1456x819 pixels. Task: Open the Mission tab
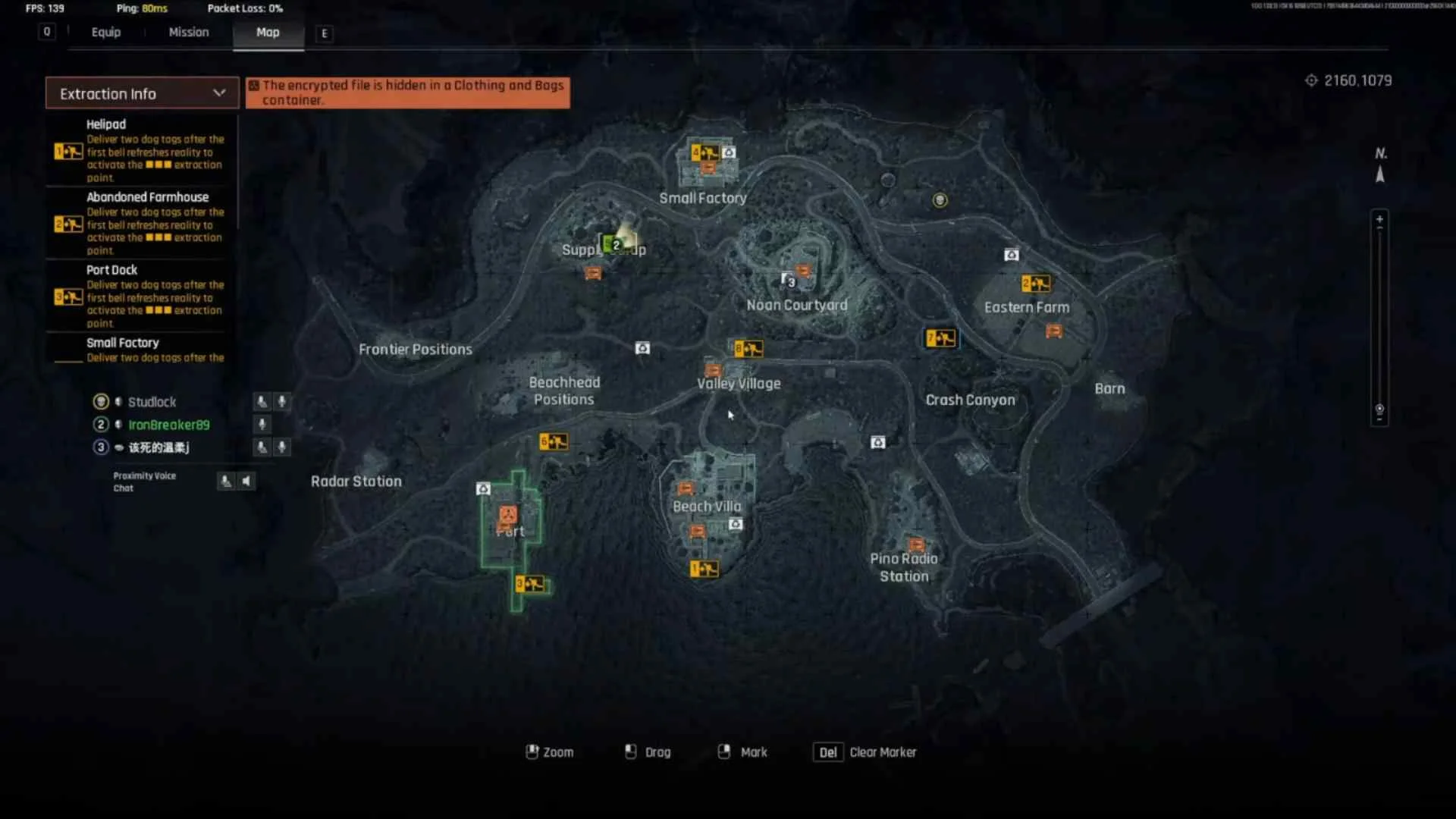coord(188,32)
